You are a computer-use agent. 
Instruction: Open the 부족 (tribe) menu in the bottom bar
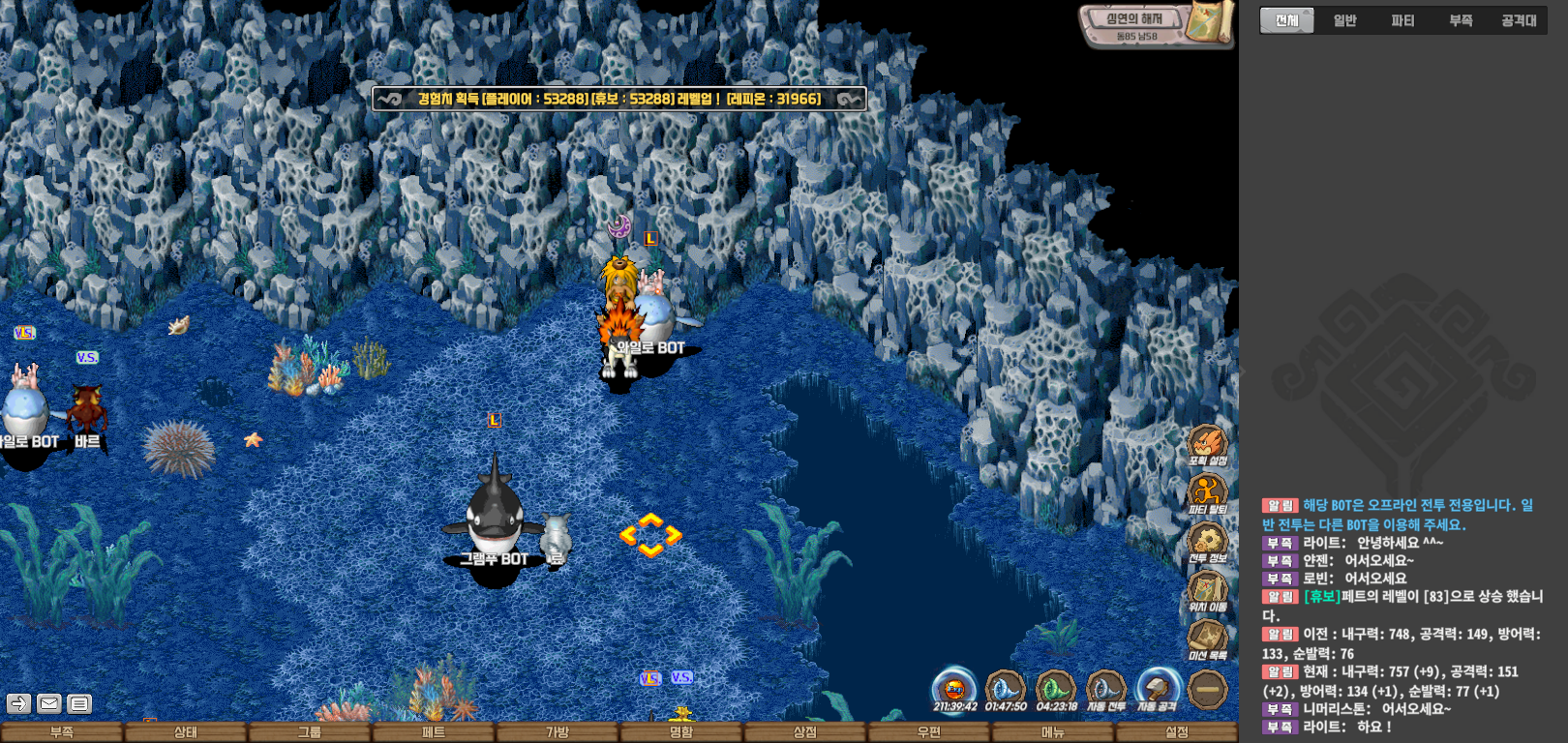(x=62, y=732)
